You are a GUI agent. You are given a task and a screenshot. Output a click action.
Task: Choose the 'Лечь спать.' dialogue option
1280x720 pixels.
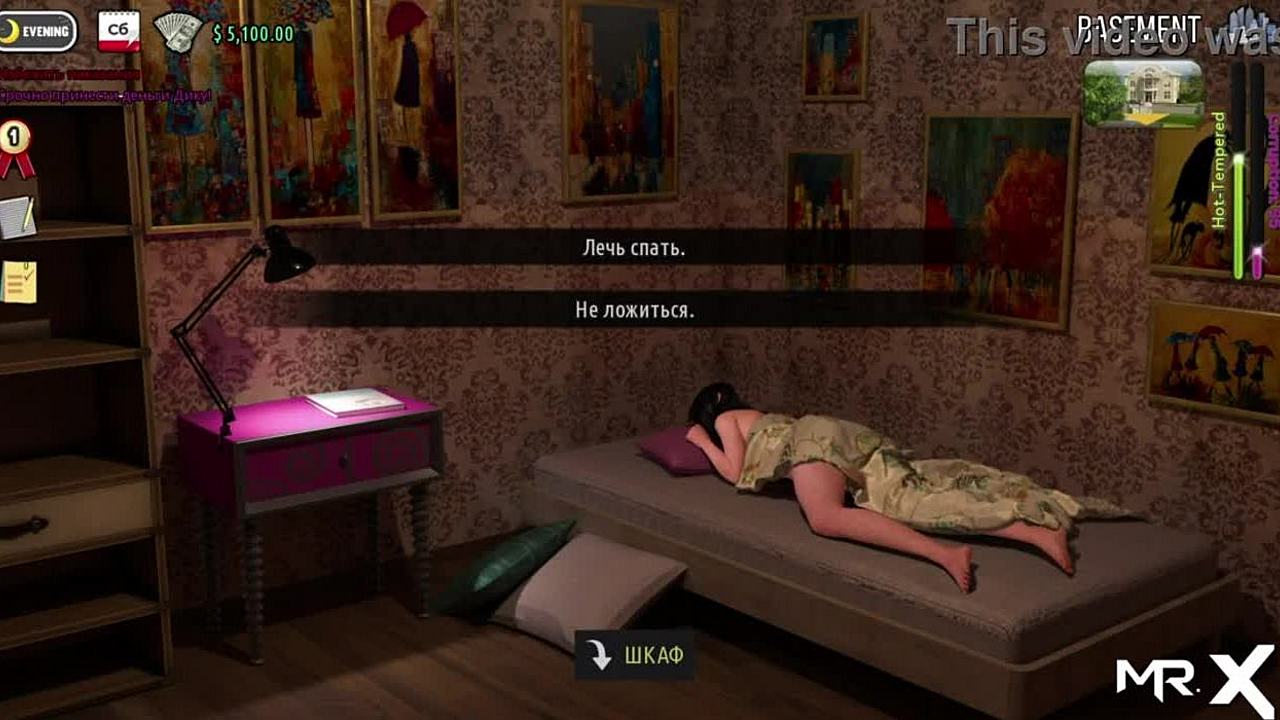[634, 248]
